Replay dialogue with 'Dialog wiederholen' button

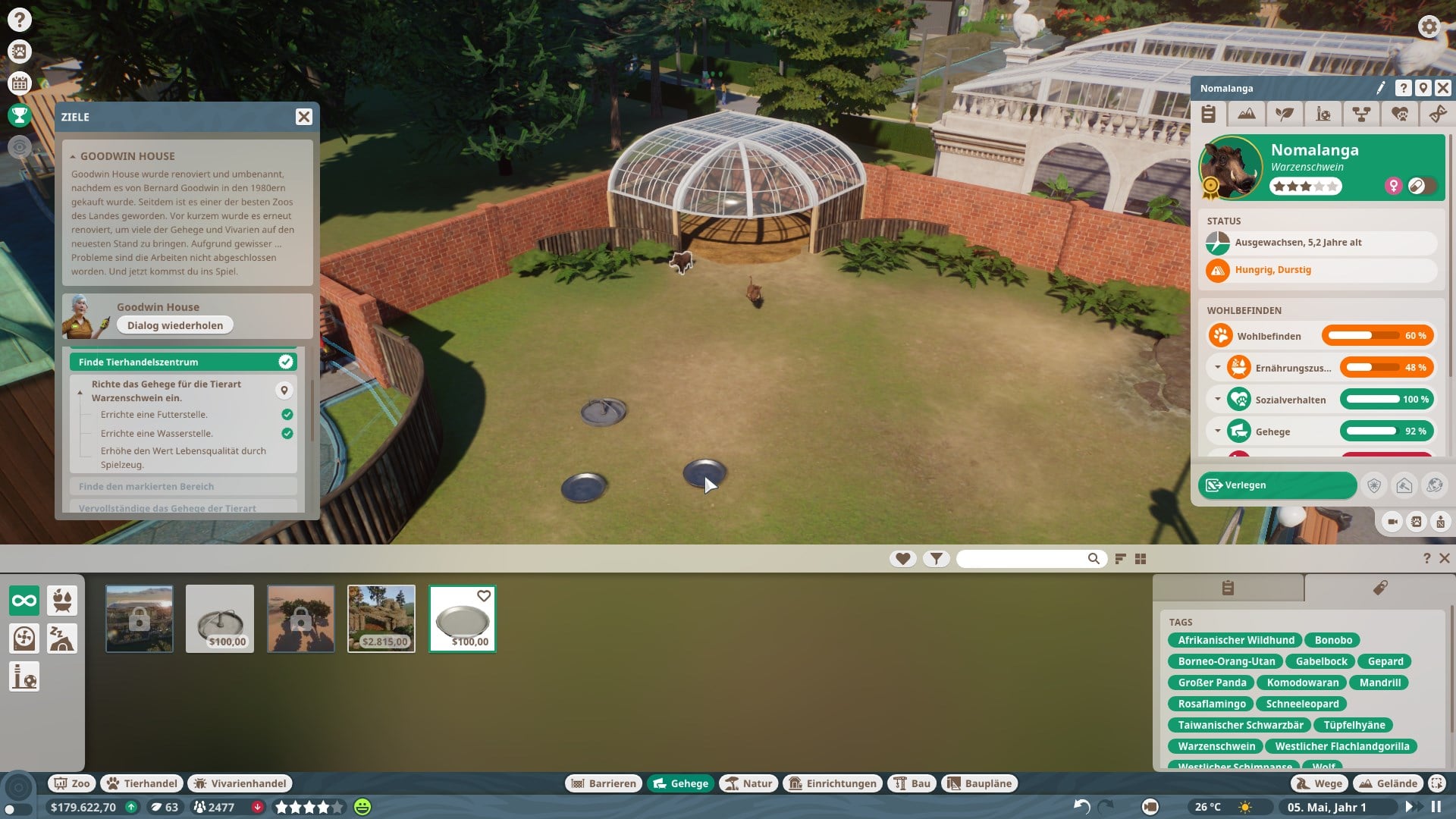pyautogui.click(x=175, y=325)
